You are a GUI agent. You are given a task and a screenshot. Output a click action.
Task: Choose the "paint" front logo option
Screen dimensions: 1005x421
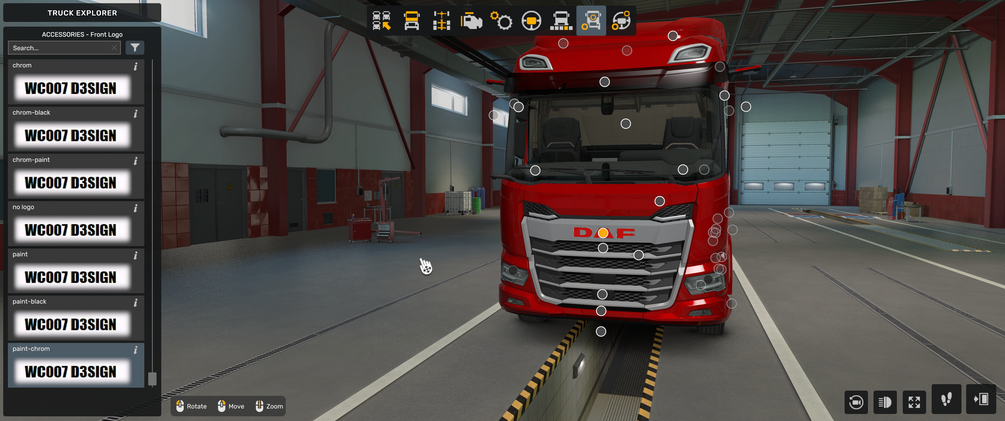click(70, 276)
